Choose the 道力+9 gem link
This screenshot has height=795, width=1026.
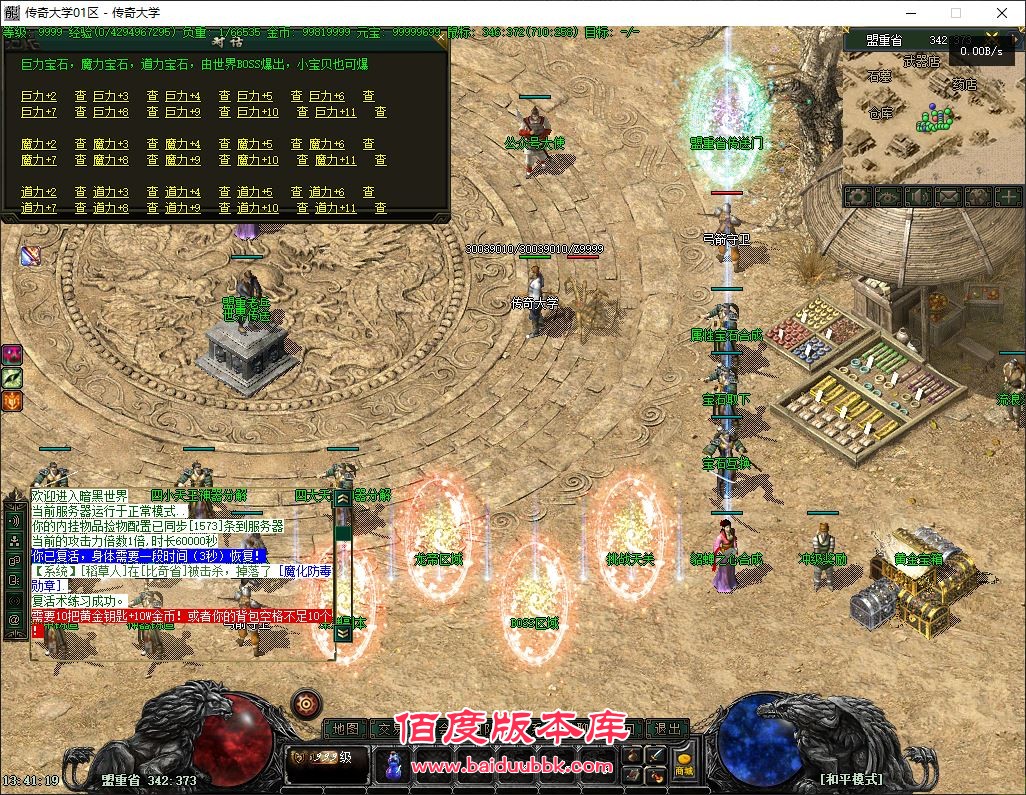(183, 209)
